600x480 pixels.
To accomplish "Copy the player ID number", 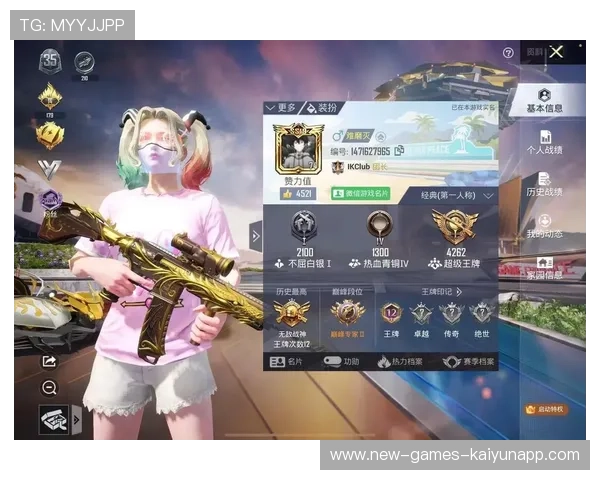I will (400, 151).
